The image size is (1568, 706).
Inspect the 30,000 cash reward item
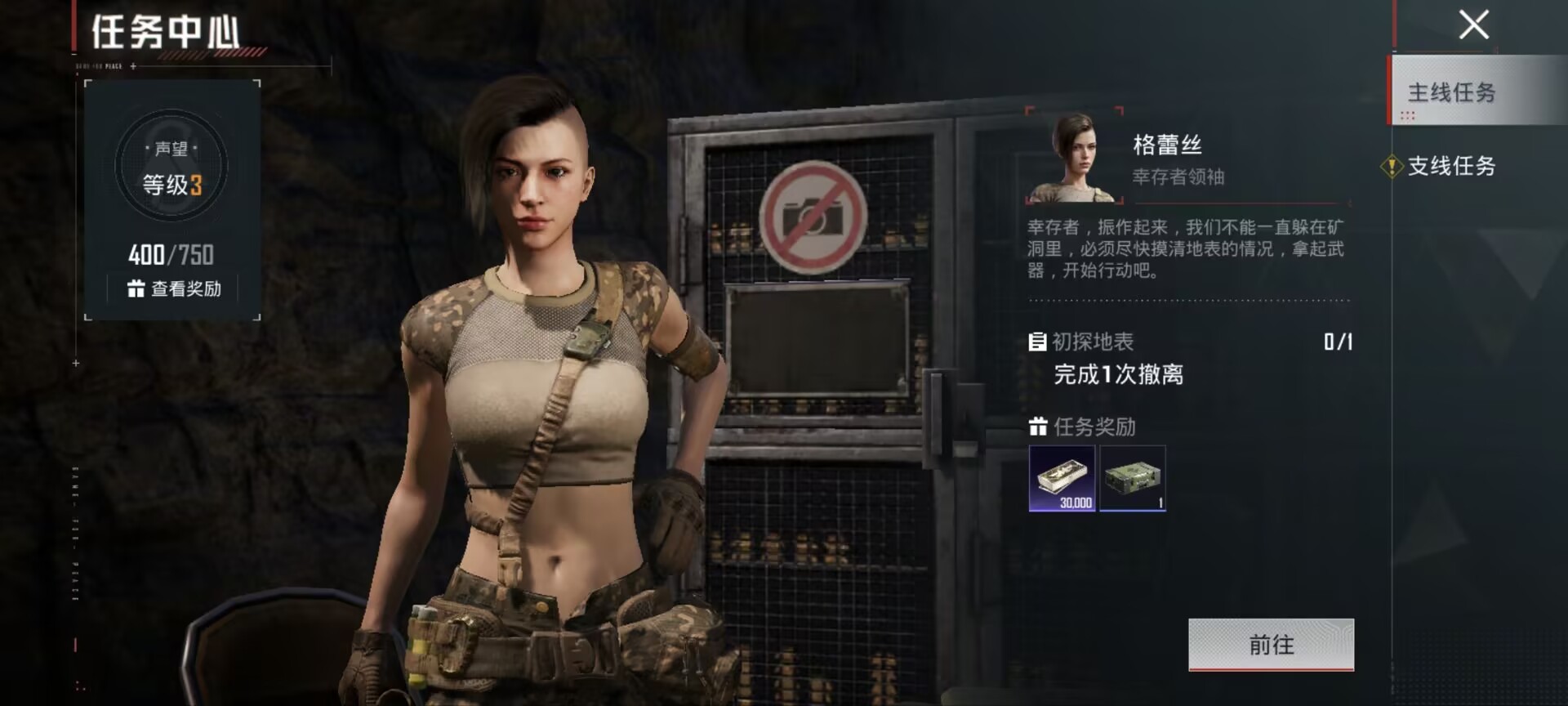click(x=1062, y=478)
